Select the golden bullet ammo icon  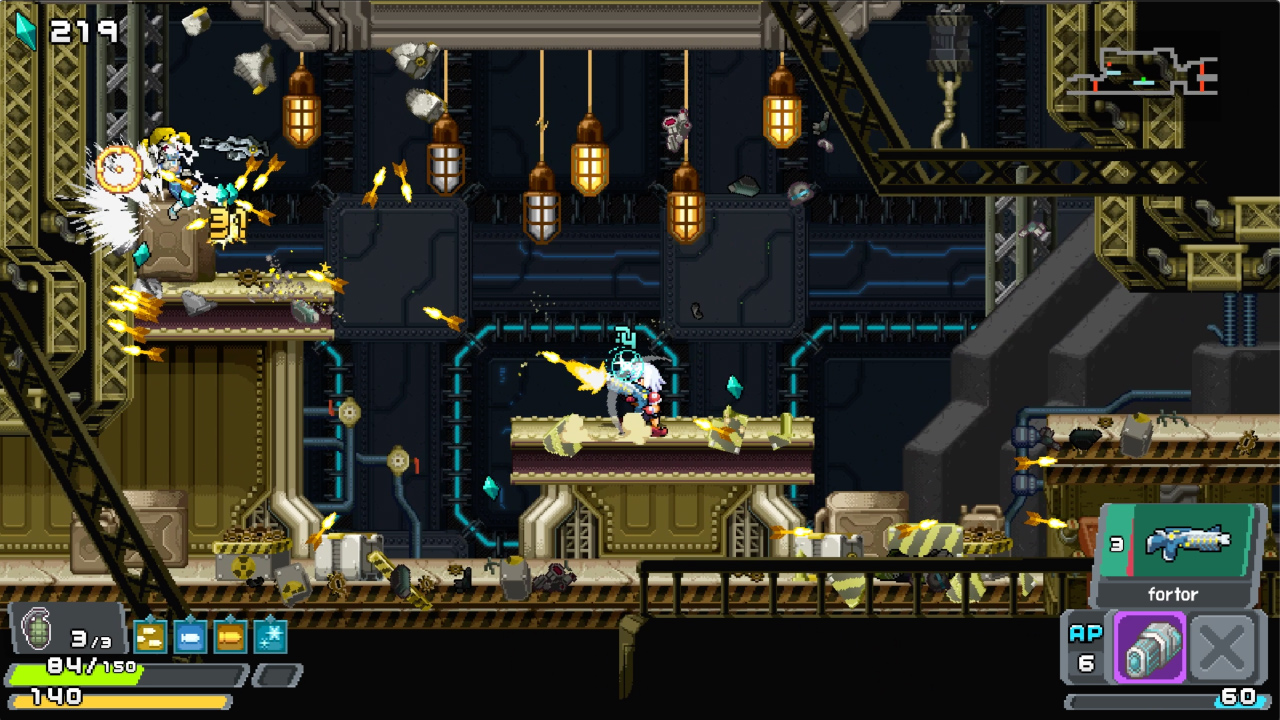(x=230, y=637)
